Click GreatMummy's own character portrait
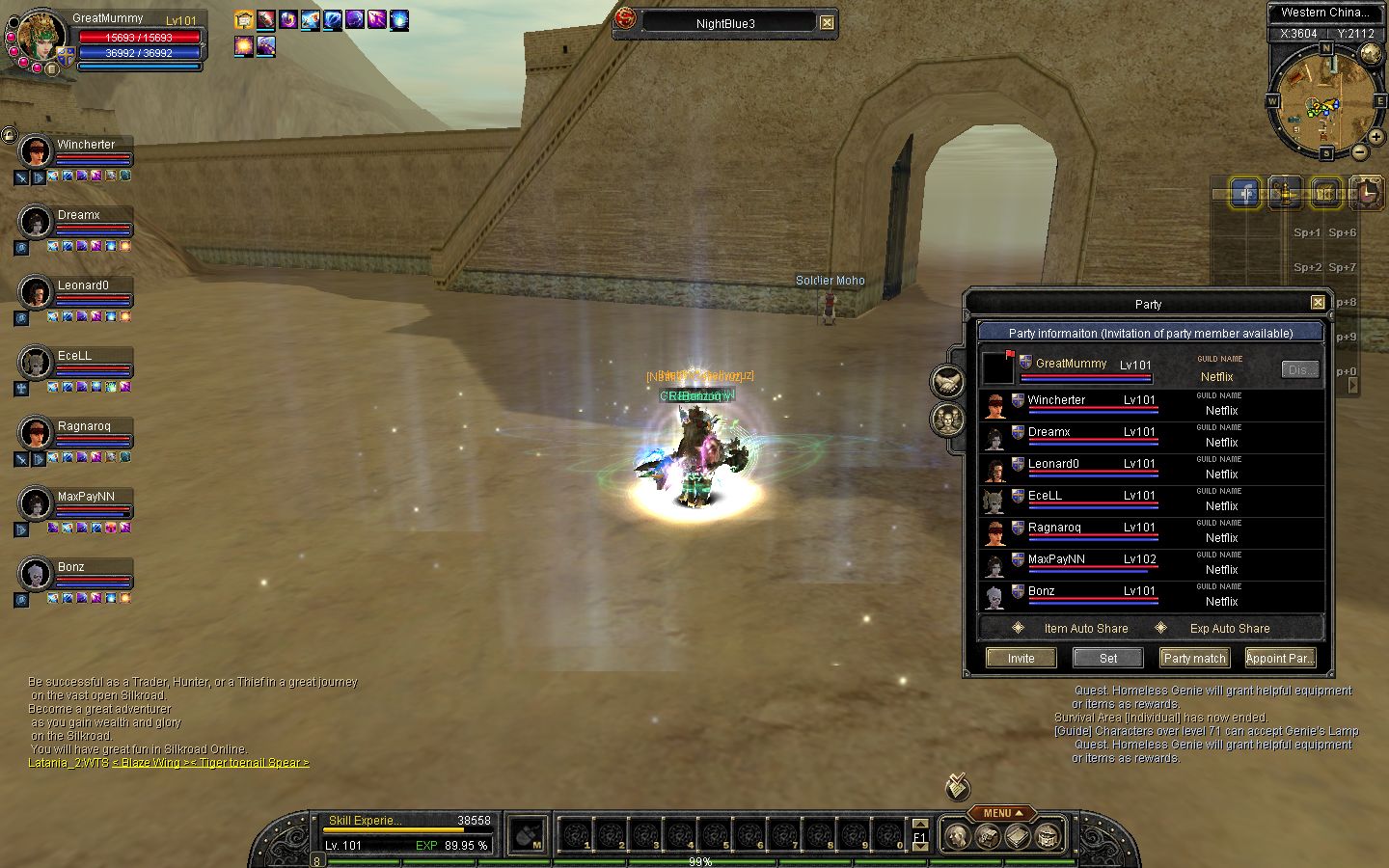This screenshot has height=868, width=1389. tap(41, 37)
